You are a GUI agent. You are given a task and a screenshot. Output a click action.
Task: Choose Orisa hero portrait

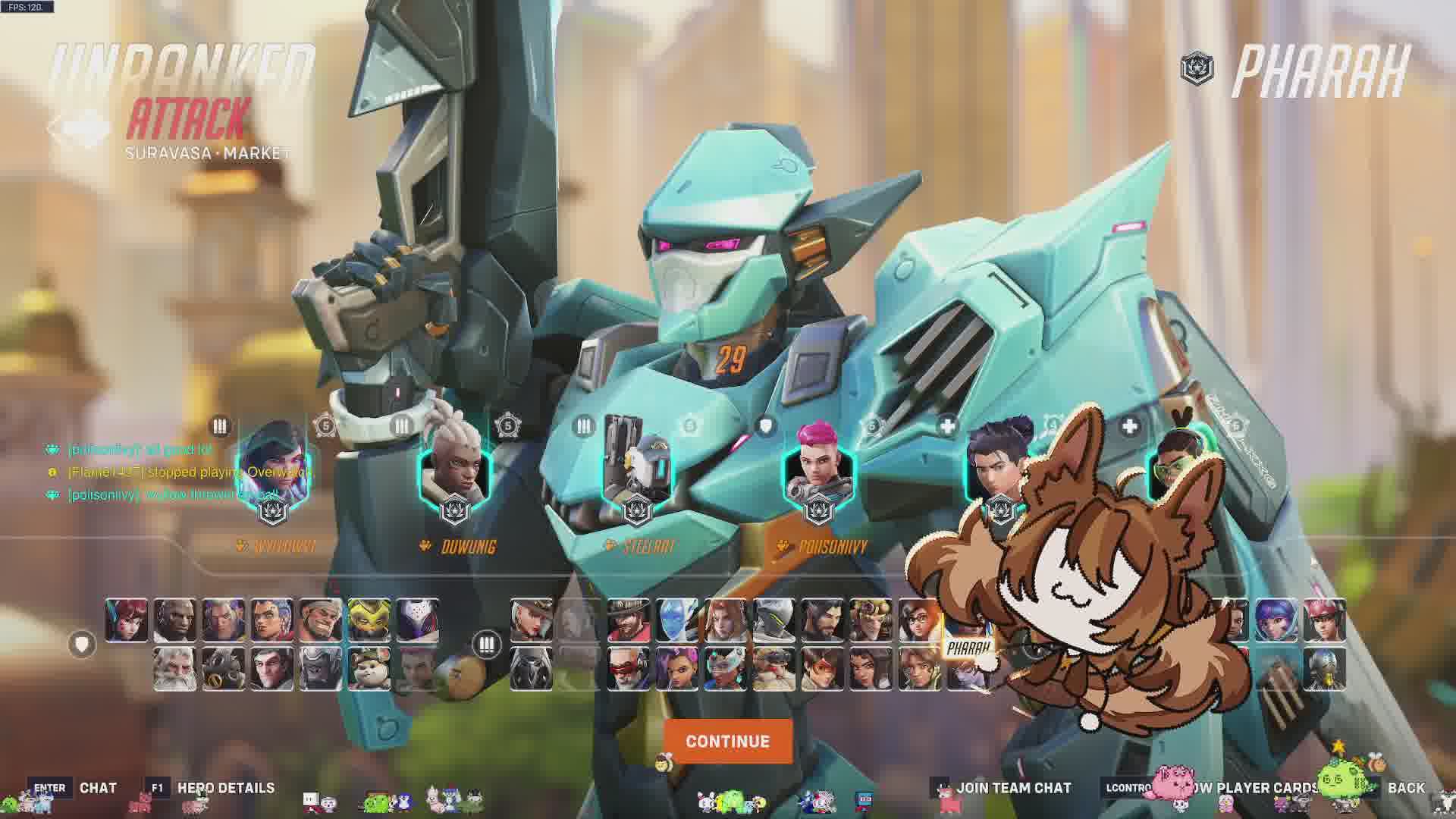pos(369,620)
